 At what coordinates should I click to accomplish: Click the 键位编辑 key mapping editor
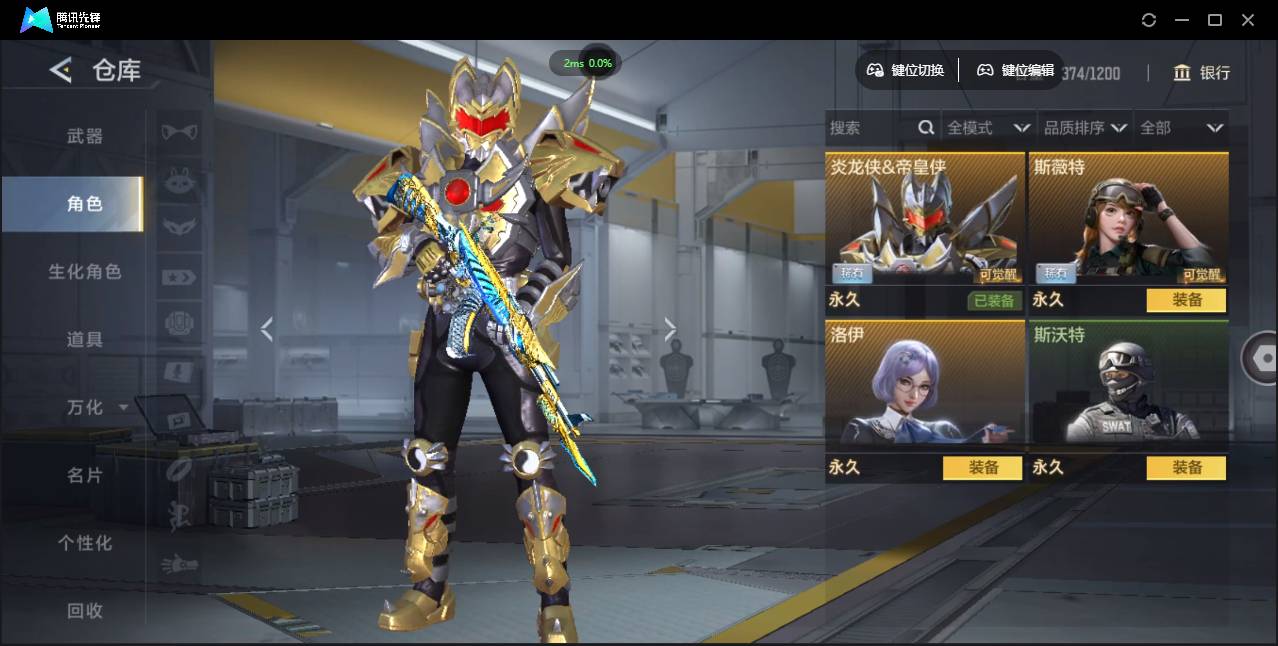(1015, 70)
